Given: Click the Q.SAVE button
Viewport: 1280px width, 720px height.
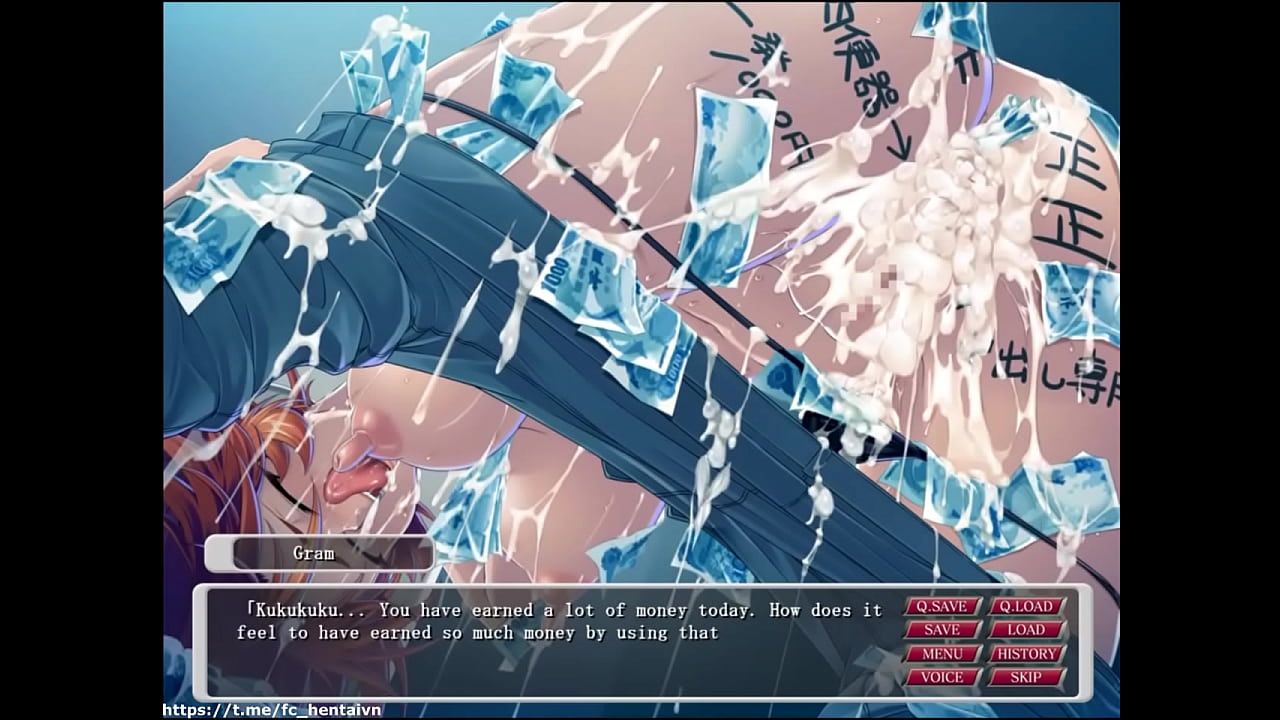Looking at the screenshot, I should pyautogui.click(x=942, y=606).
